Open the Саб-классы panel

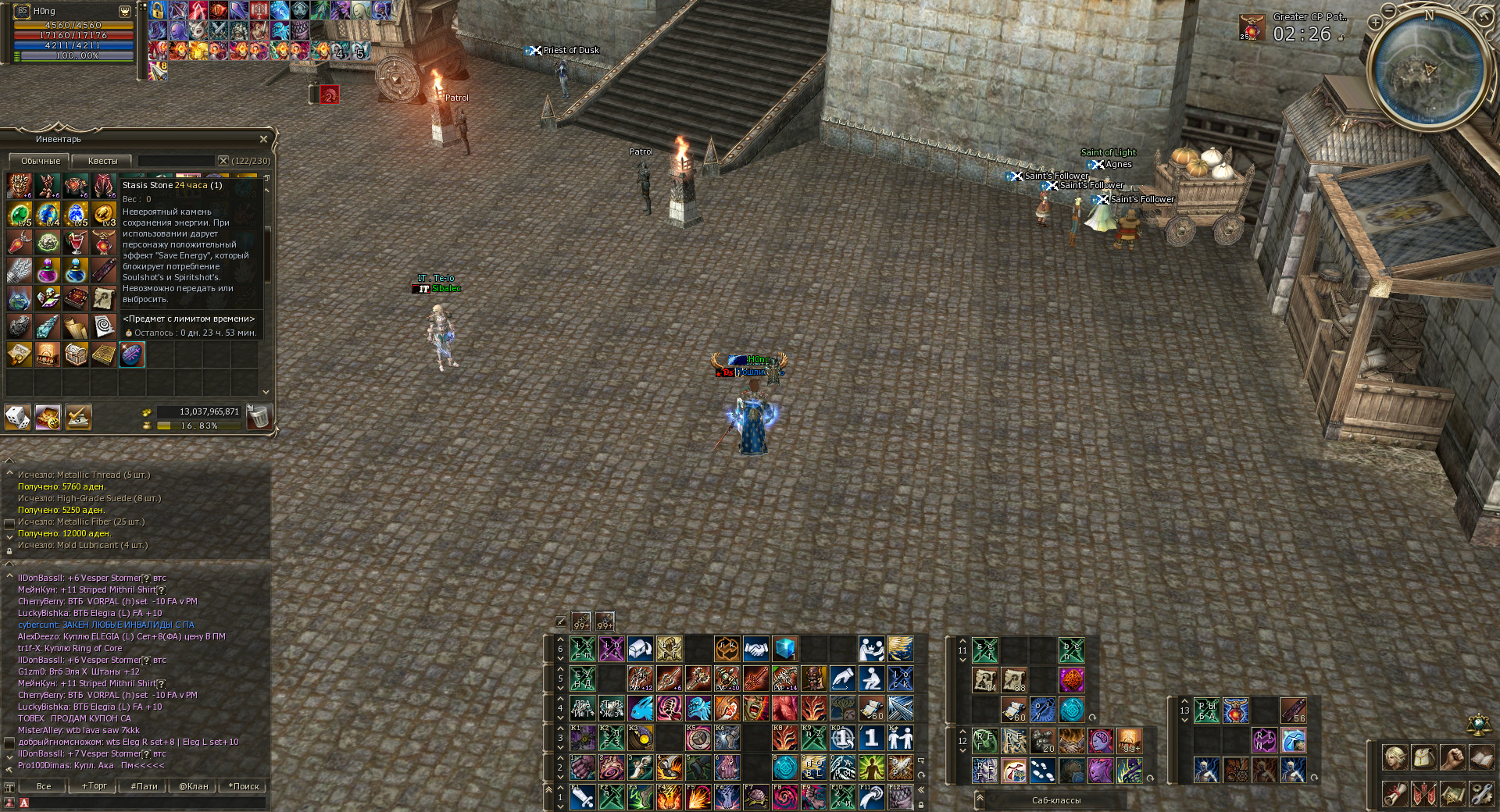click(1056, 800)
